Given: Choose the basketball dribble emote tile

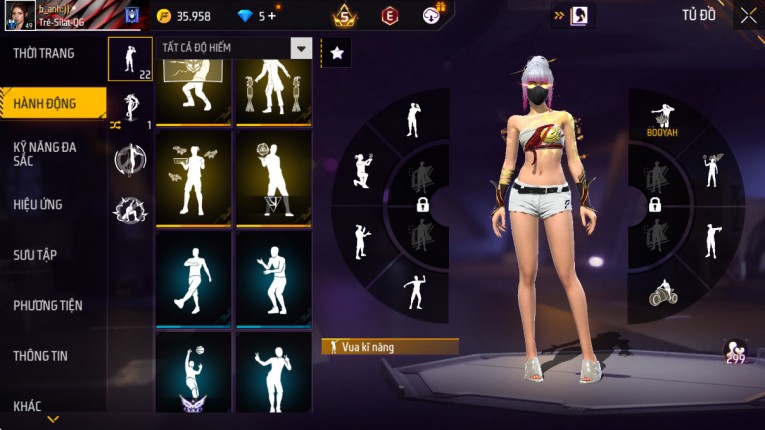Looking at the screenshot, I should [193, 375].
